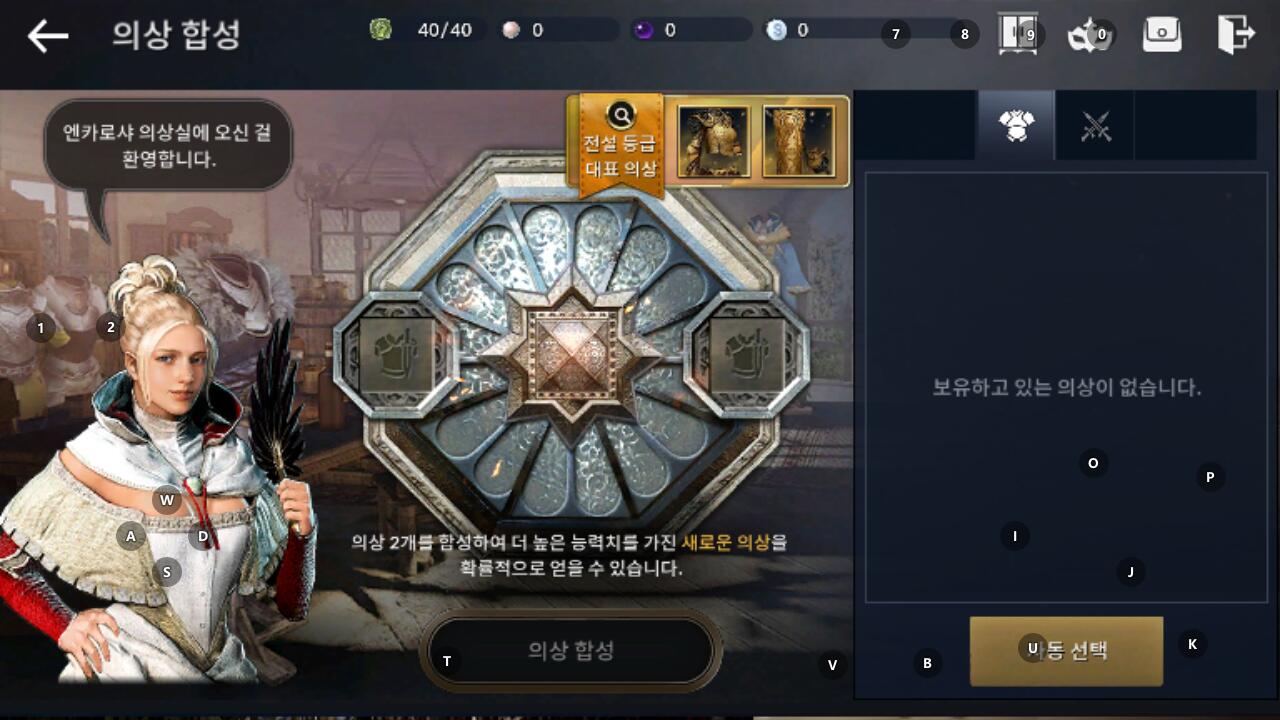Start 의상 합성 synthesis
Viewport: 1280px width, 720px height.
coord(571,651)
